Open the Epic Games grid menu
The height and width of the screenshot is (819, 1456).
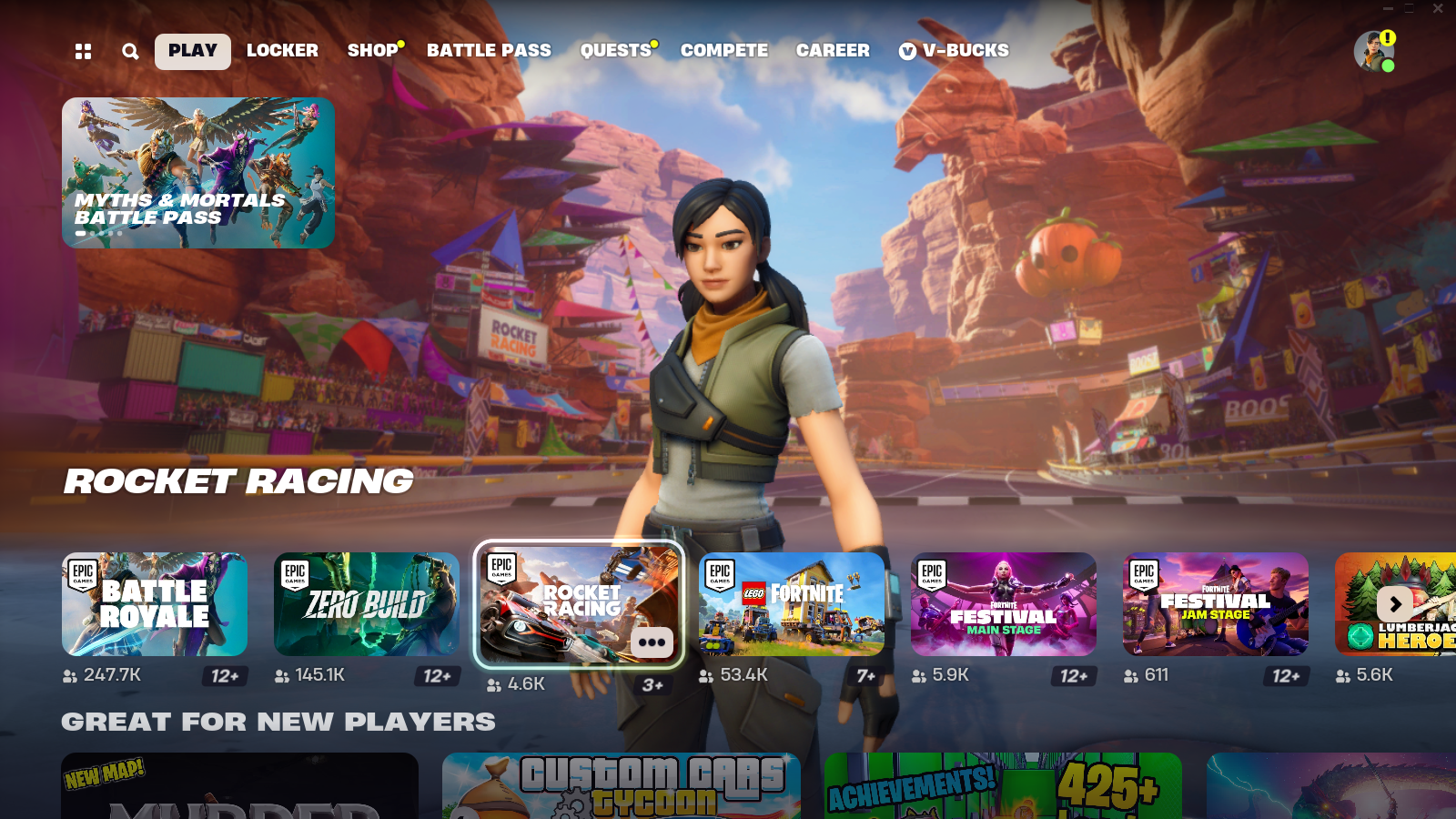pyautogui.click(x=84, y=52)
